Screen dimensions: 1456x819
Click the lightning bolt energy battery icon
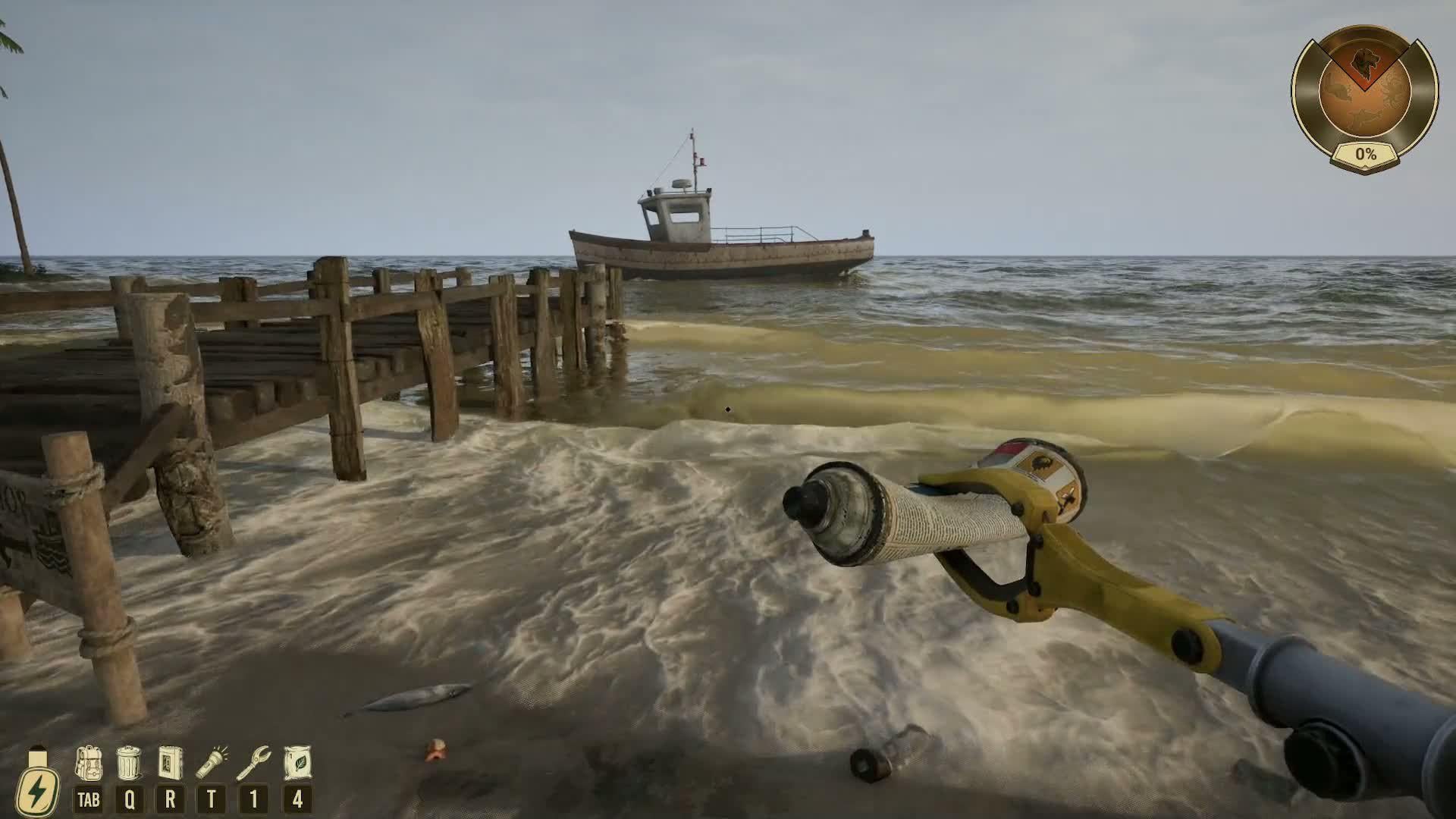point(36,785)
